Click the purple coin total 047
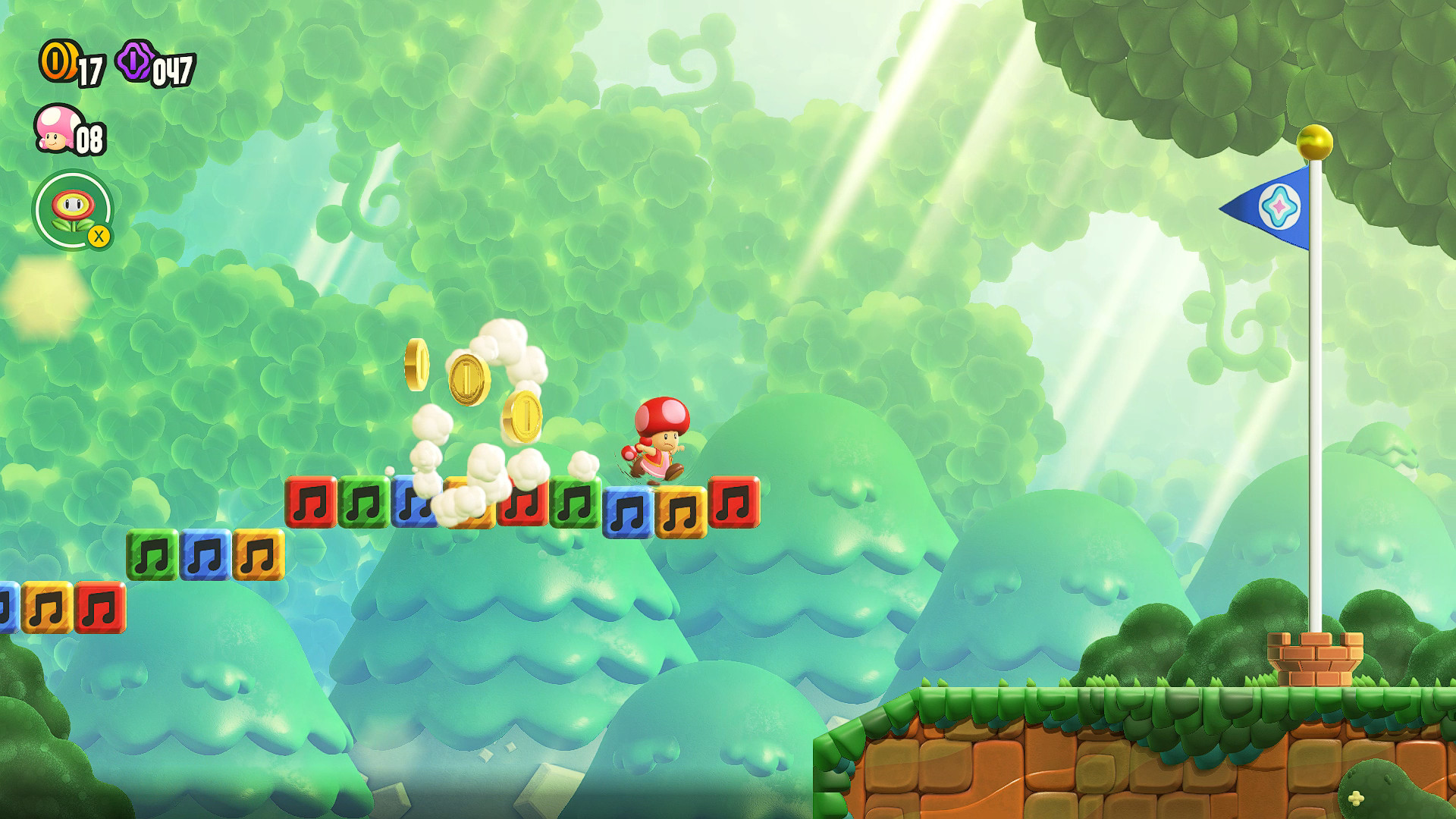 tap(174, 70)
